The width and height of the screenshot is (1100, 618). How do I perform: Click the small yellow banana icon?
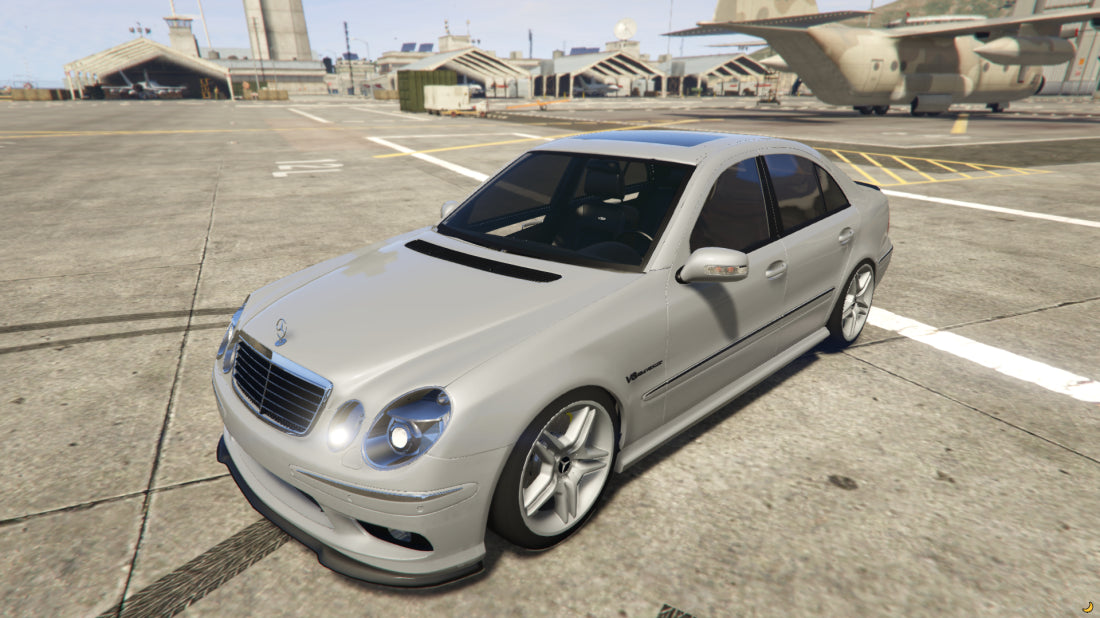(1088, 607)
